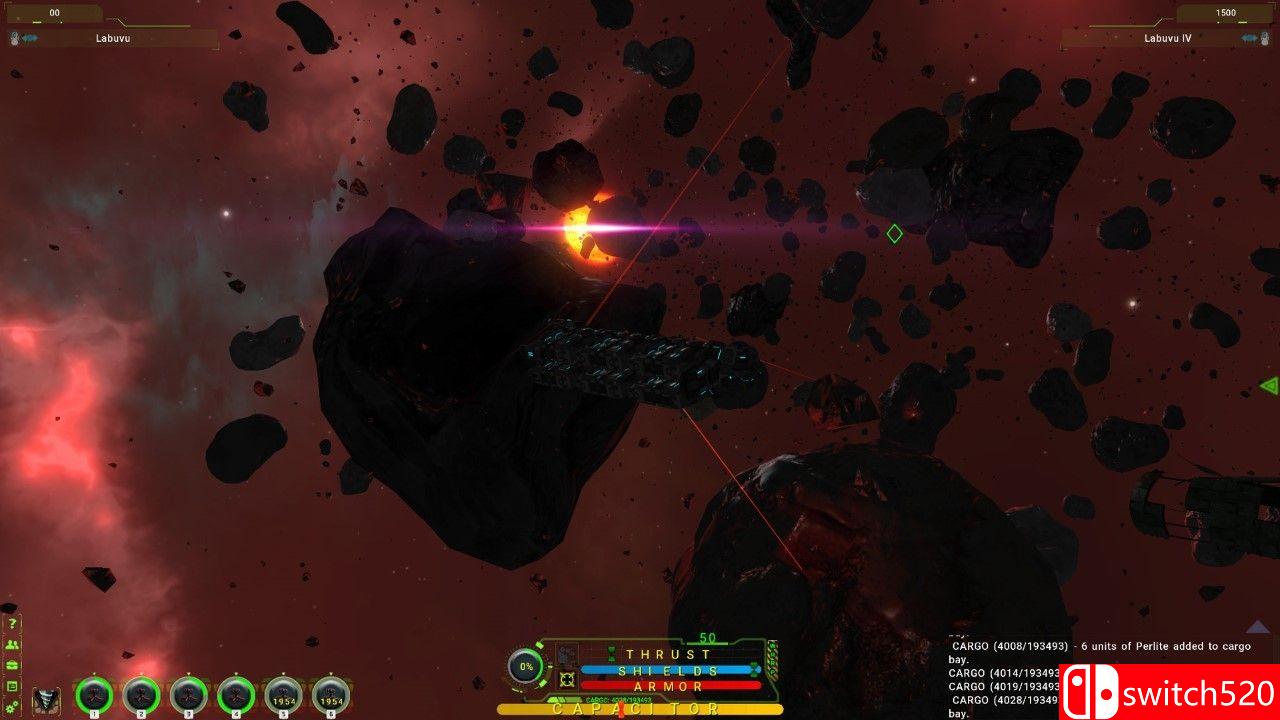Select the drill ship portrait icon

[x=47, y=700]
